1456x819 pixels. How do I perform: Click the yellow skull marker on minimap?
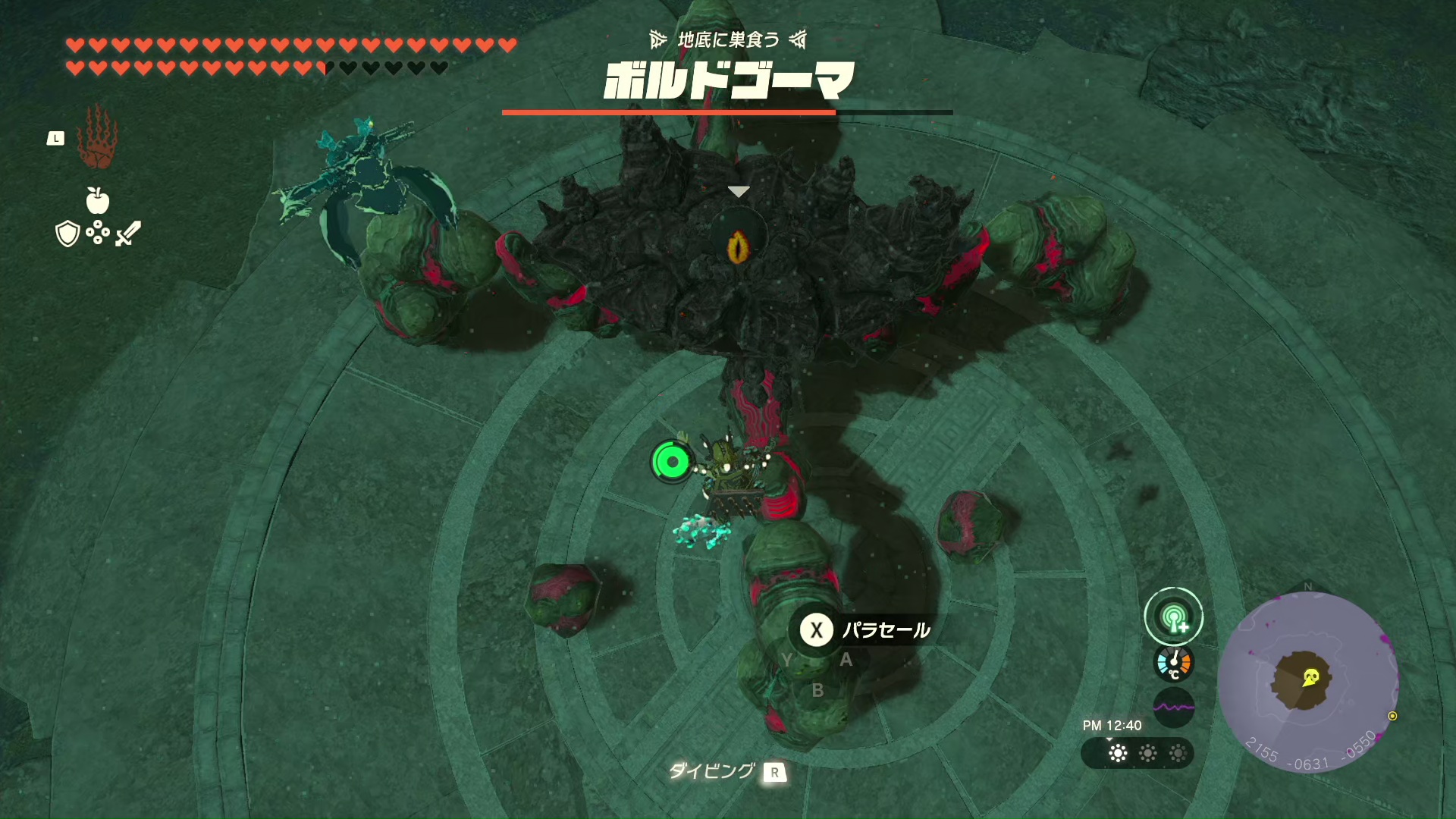pyautogui.click(x=1310, y=677)
